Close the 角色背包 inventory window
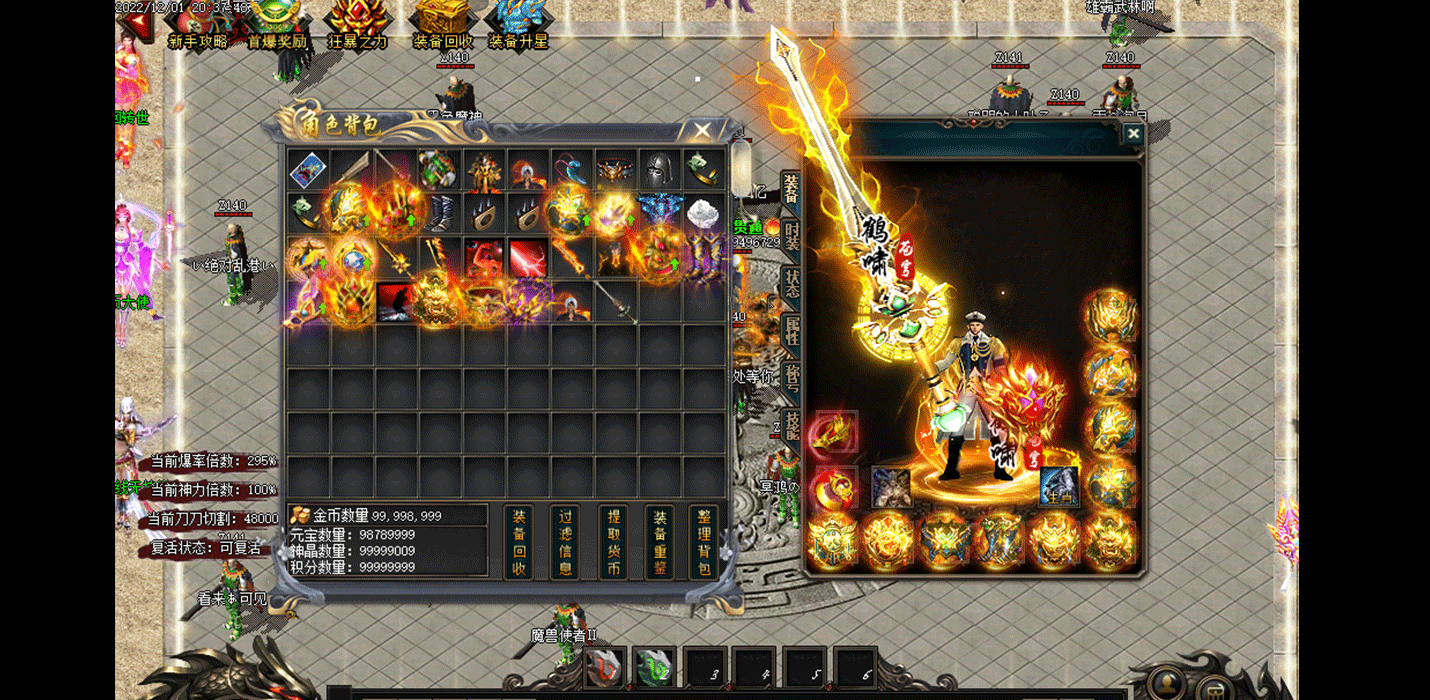Image resolution: width=1430 pixels, height=700 pixels. [702, 131]
